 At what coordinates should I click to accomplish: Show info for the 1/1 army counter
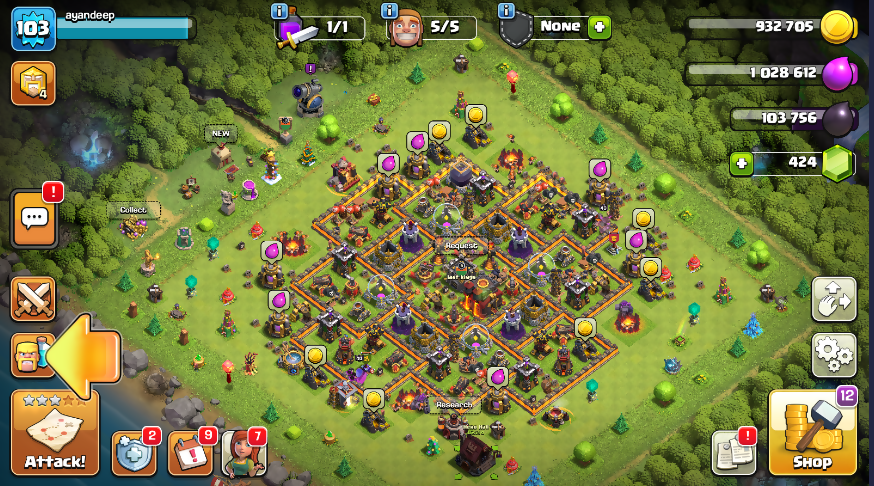[279, 11]
